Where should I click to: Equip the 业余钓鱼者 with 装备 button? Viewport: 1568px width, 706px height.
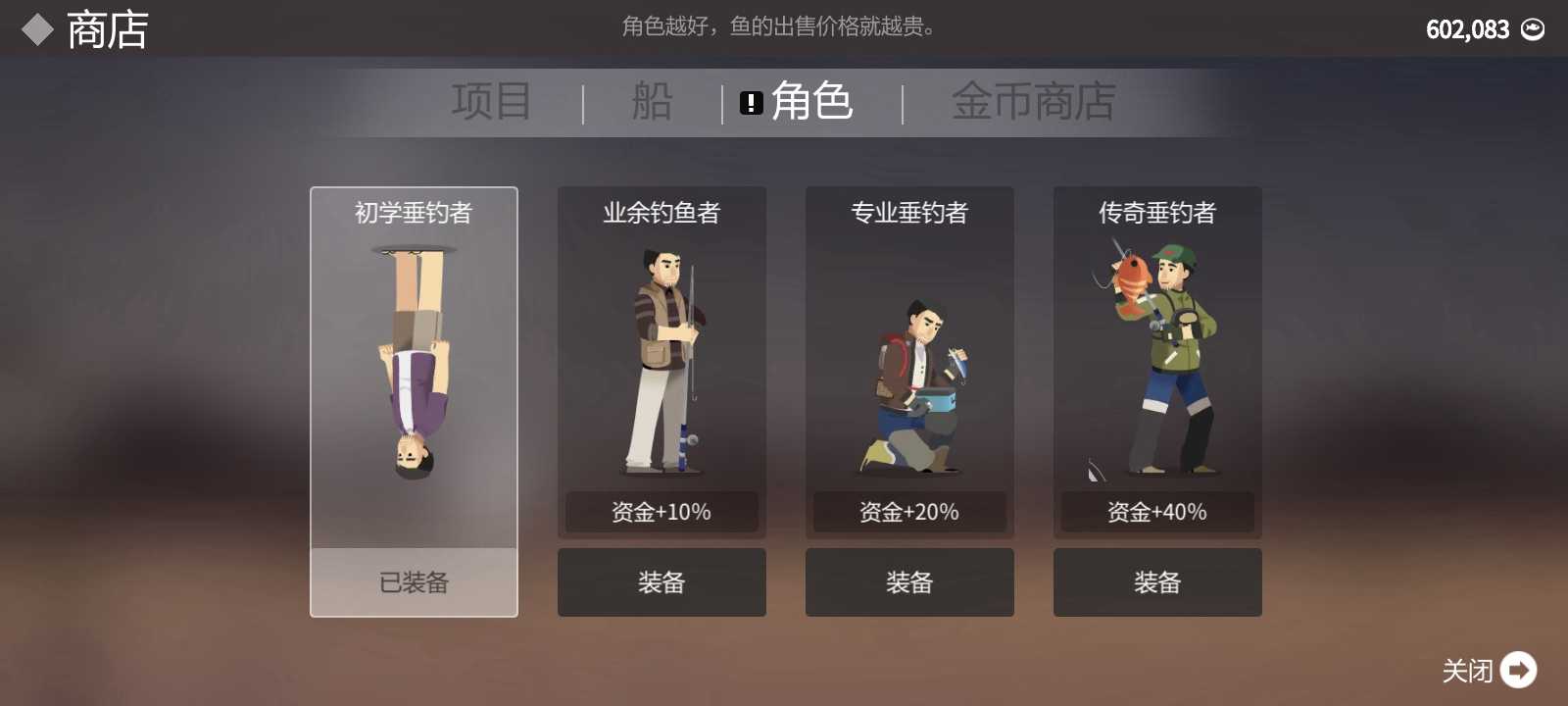pos(661,581)
